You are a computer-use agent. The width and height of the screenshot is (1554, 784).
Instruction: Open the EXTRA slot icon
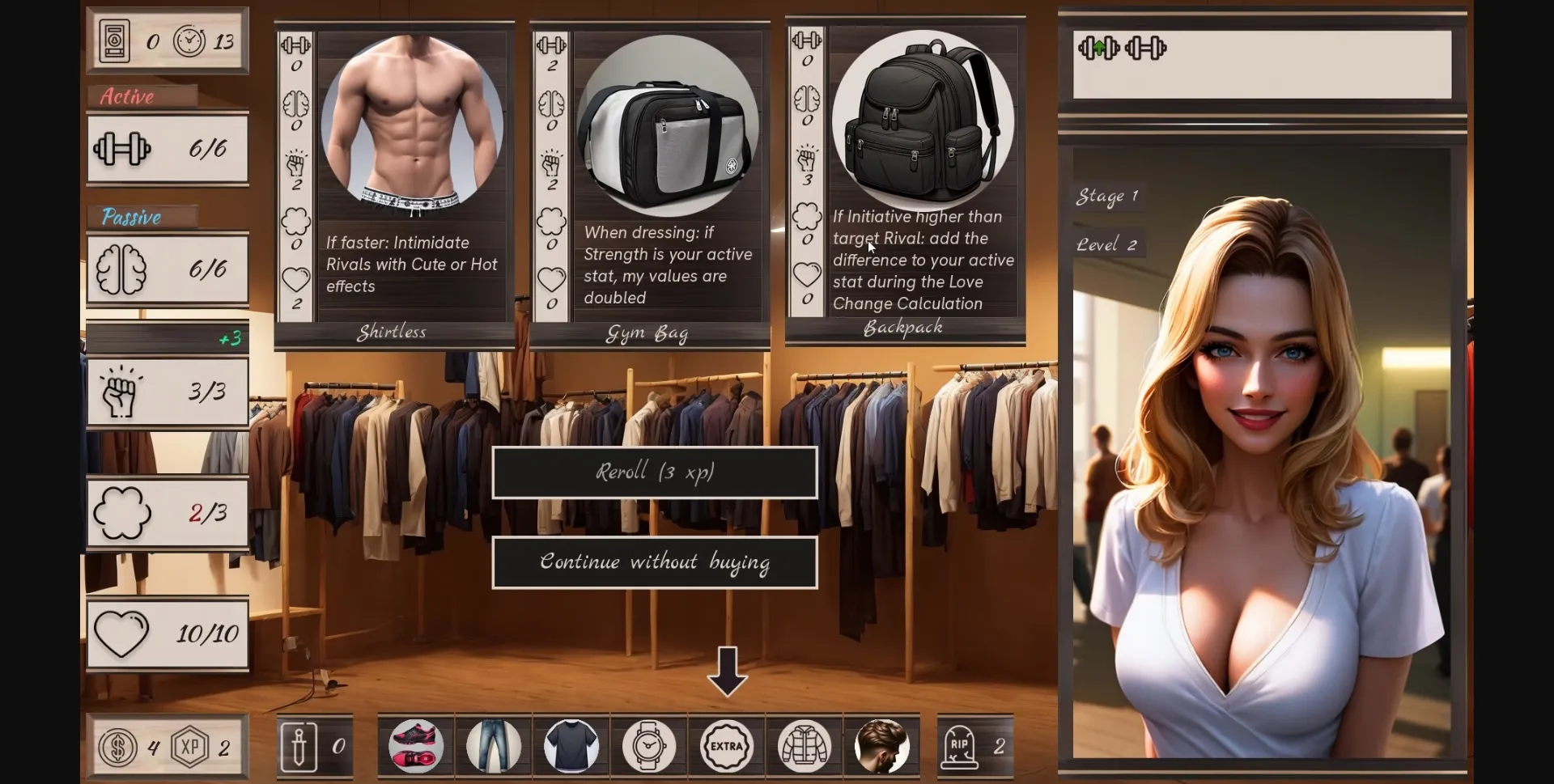[726, 746]
